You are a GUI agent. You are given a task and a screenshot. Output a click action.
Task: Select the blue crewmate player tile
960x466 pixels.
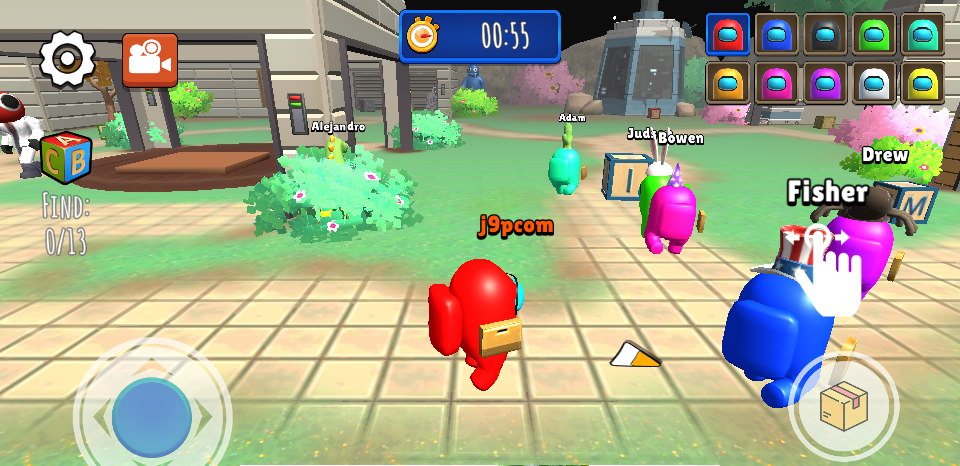coord(776,34)
